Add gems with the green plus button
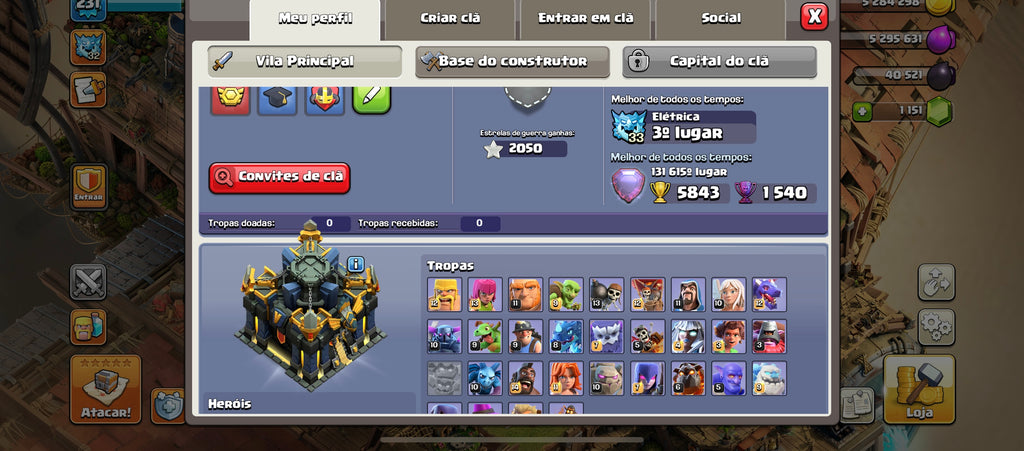 (x=861, y=111)
